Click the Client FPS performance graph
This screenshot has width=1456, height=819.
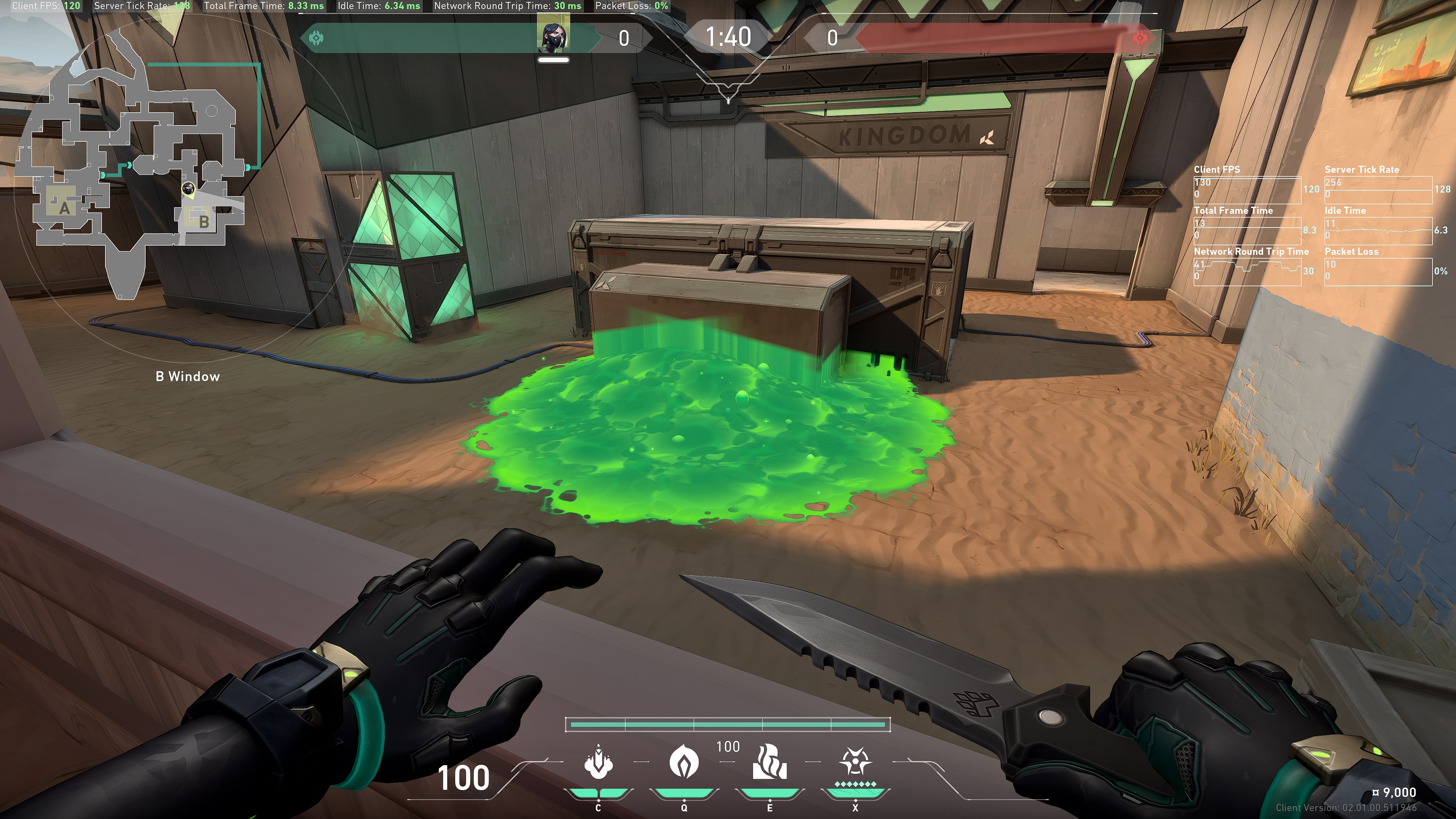1247,190
